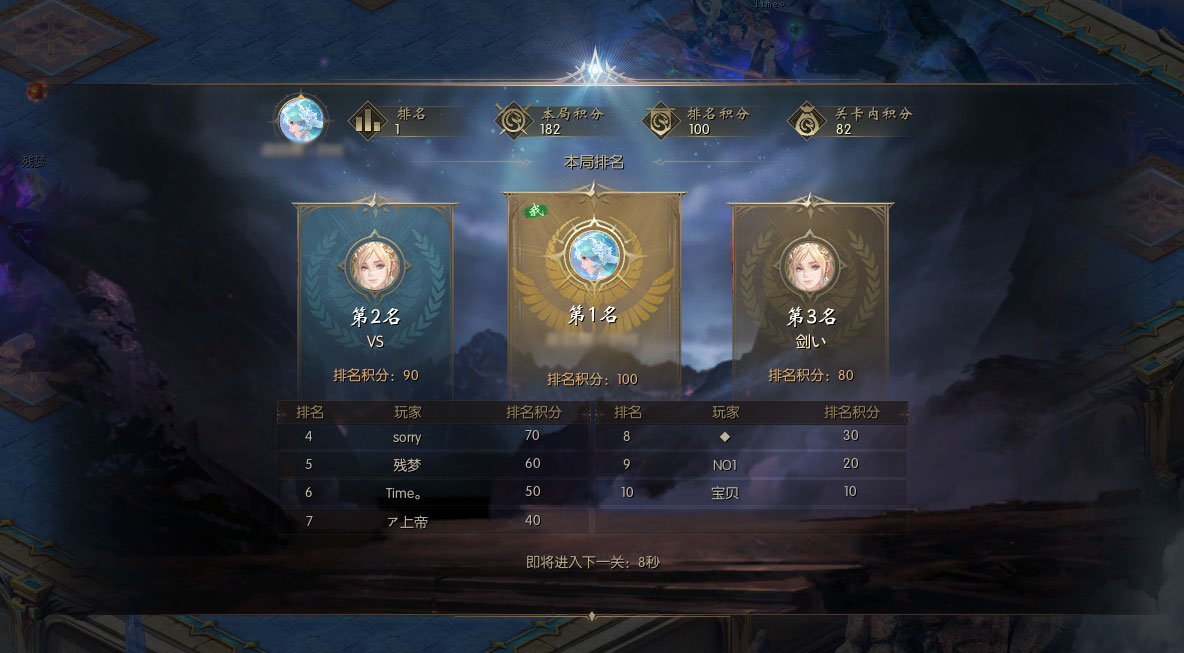
Task: Click your profile avatar in the header
Action: 302,120
